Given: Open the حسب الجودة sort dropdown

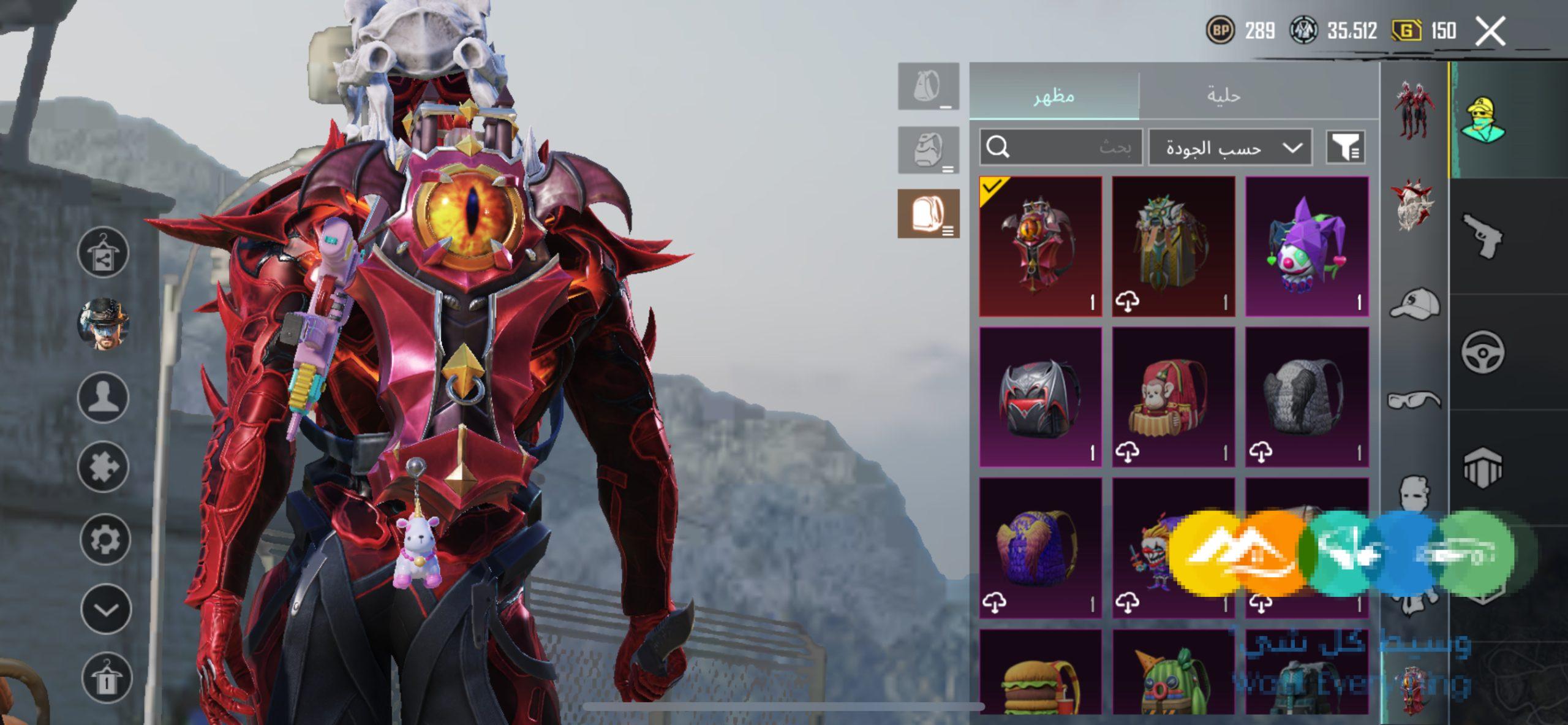Looking at the screenshot, I should click(1230, 148).
